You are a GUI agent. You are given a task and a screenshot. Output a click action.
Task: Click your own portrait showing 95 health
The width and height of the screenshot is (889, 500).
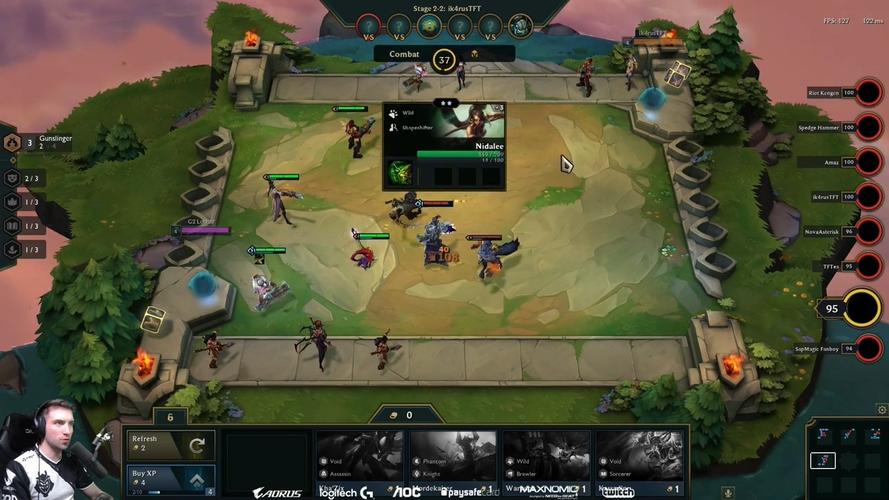pos(862,308)
